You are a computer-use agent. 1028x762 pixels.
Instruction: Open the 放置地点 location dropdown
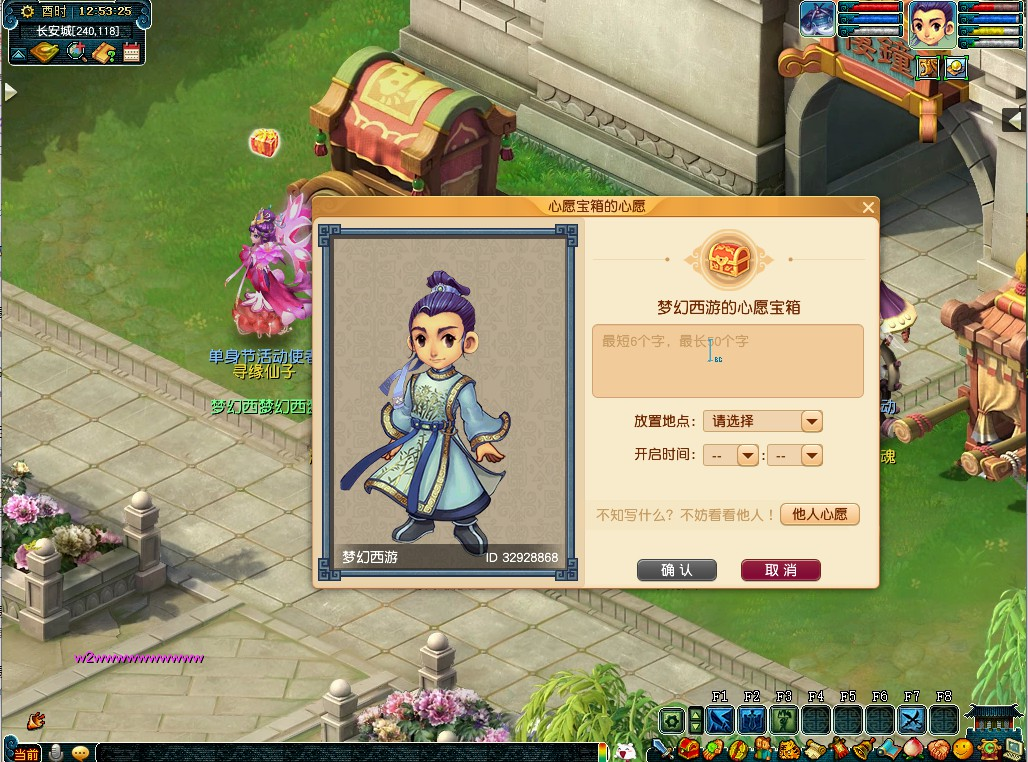(x=811, y=422)
